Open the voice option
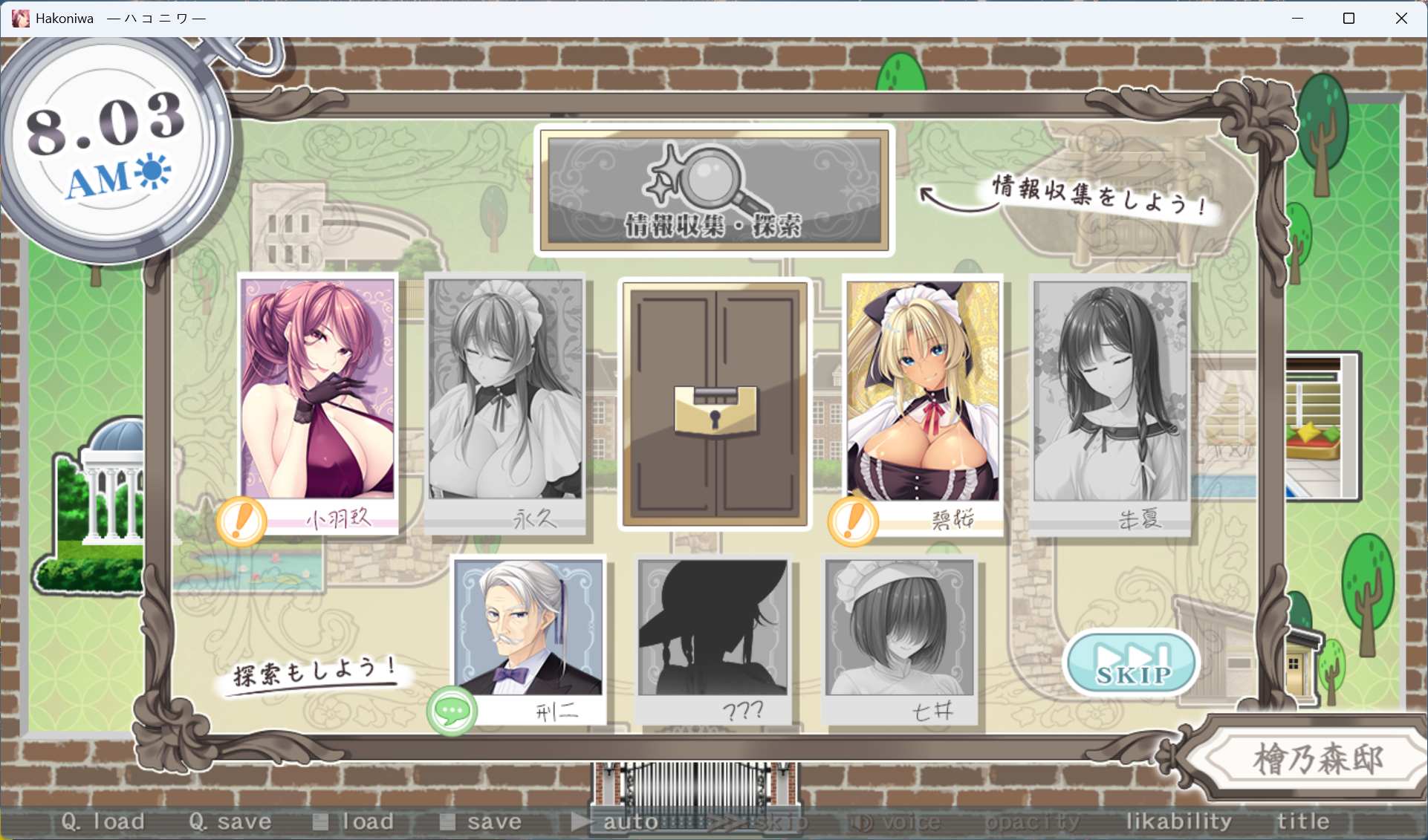 896,821
